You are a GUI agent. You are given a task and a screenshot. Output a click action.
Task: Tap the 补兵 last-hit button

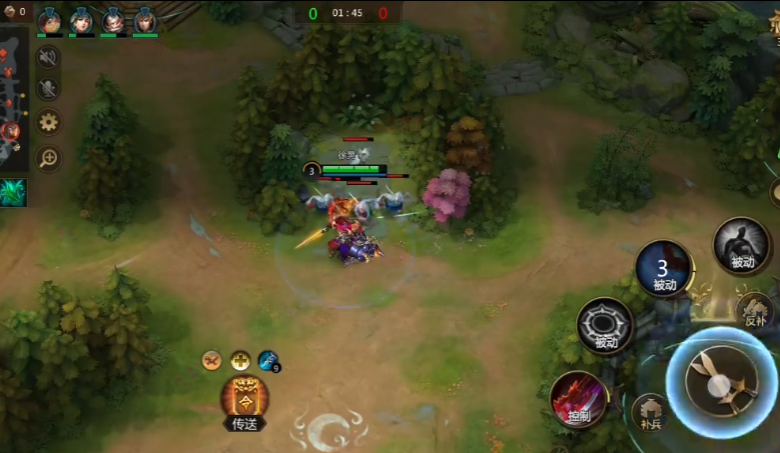651,414
